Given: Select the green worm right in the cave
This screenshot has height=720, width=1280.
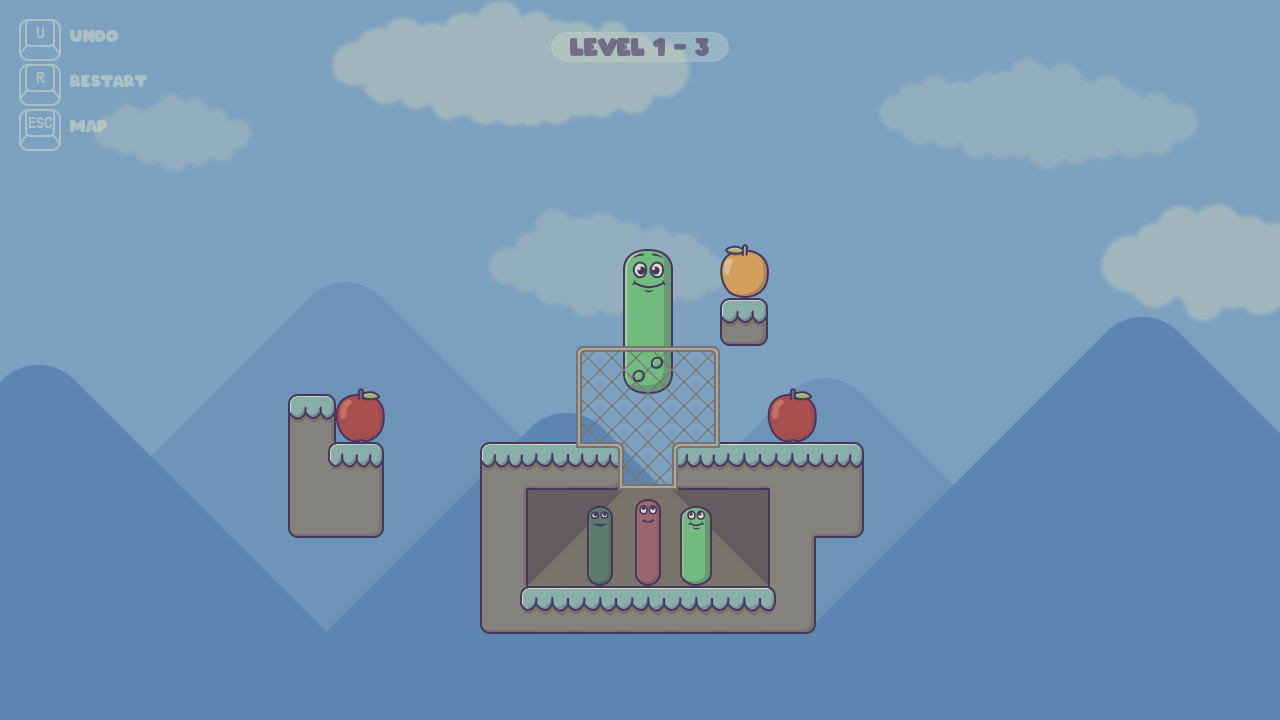Looking at the screenshot, I should point(695,545).
